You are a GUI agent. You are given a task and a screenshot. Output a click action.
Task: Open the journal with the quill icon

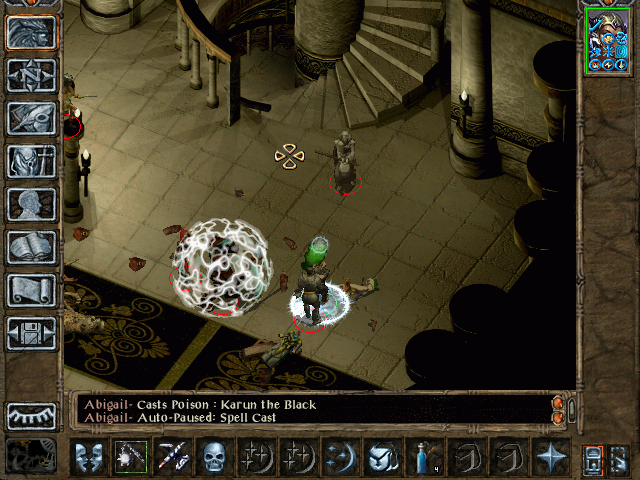(x=31, y=118)
